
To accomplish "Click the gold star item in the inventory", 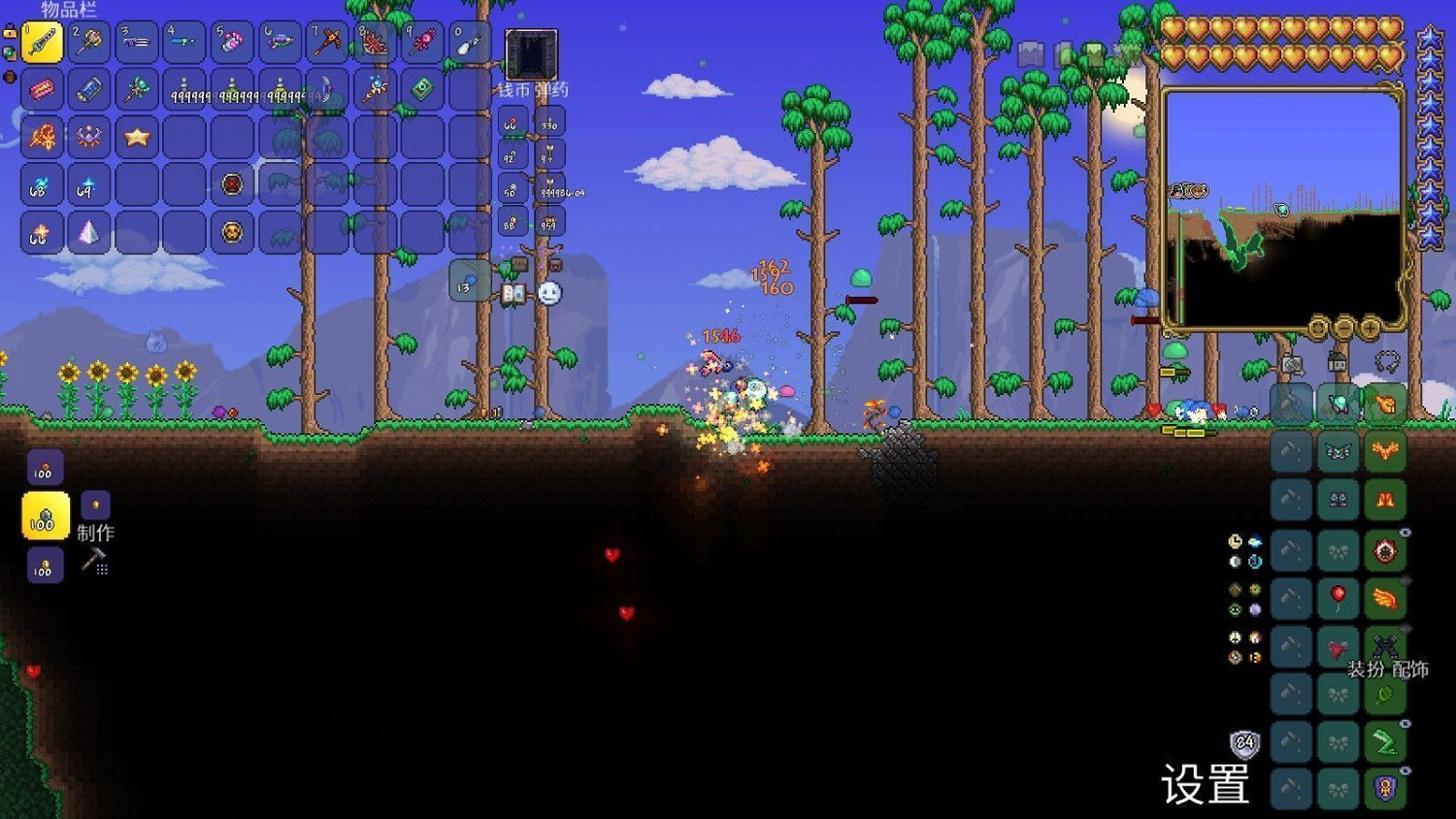I will [137, 137].
